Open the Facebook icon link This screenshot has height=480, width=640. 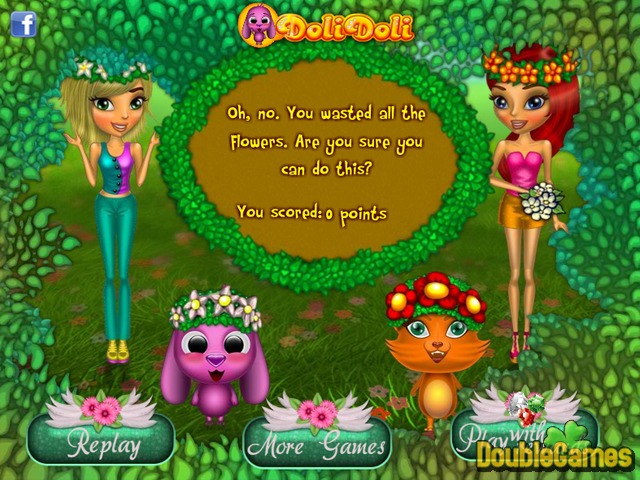point(24,23)
